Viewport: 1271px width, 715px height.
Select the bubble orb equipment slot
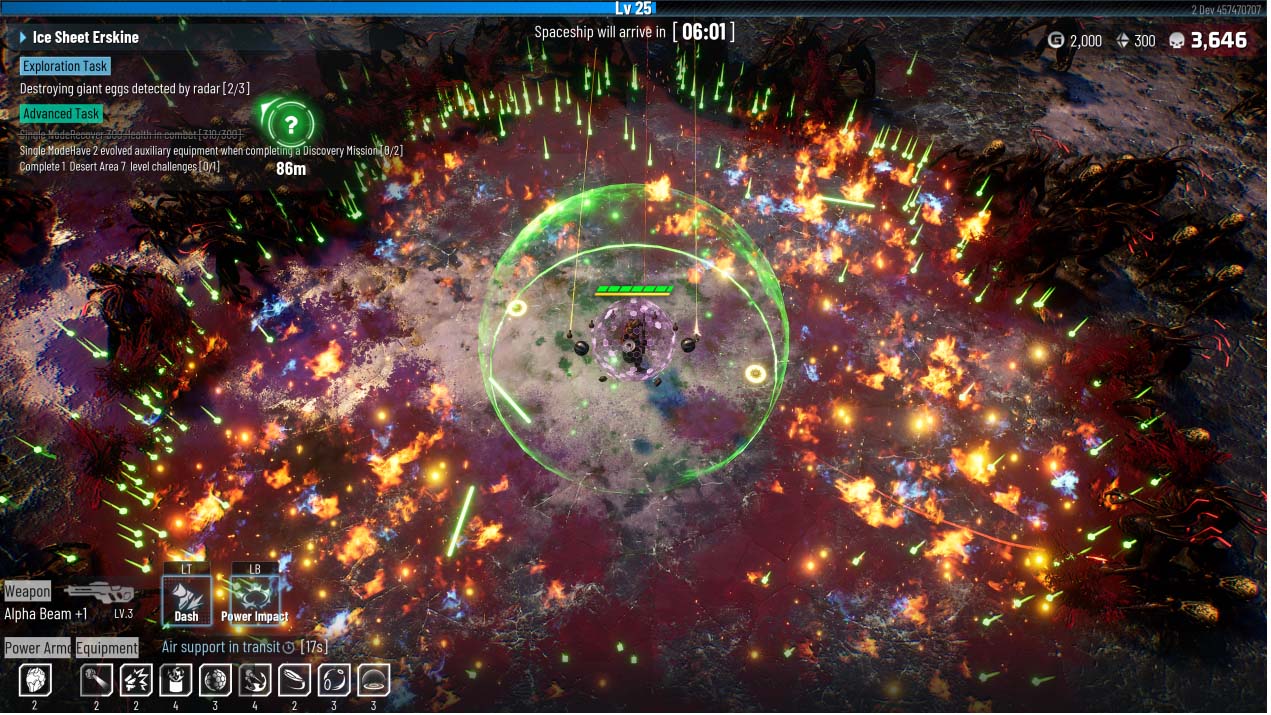pos(334,682)
